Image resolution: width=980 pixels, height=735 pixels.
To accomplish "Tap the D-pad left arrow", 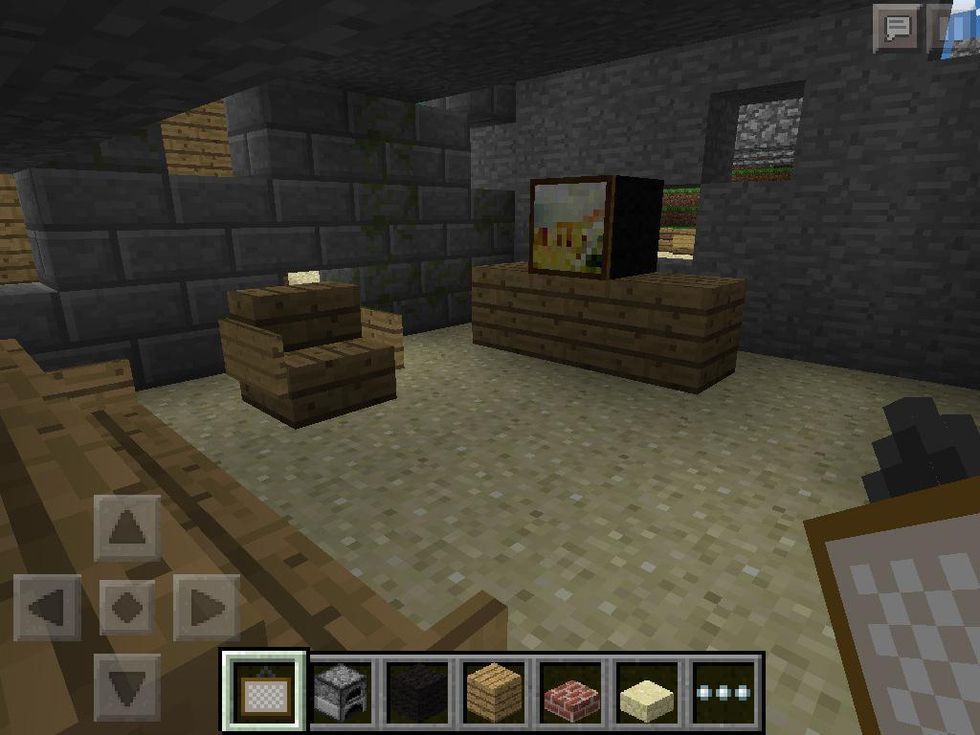I will 47,607.
